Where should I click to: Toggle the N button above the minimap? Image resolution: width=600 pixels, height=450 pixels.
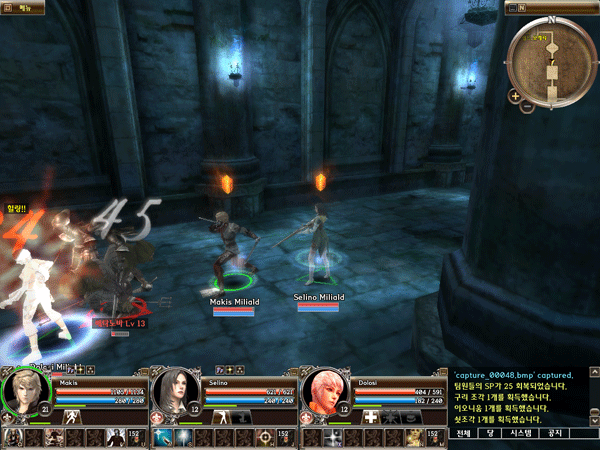pos(523,6)
